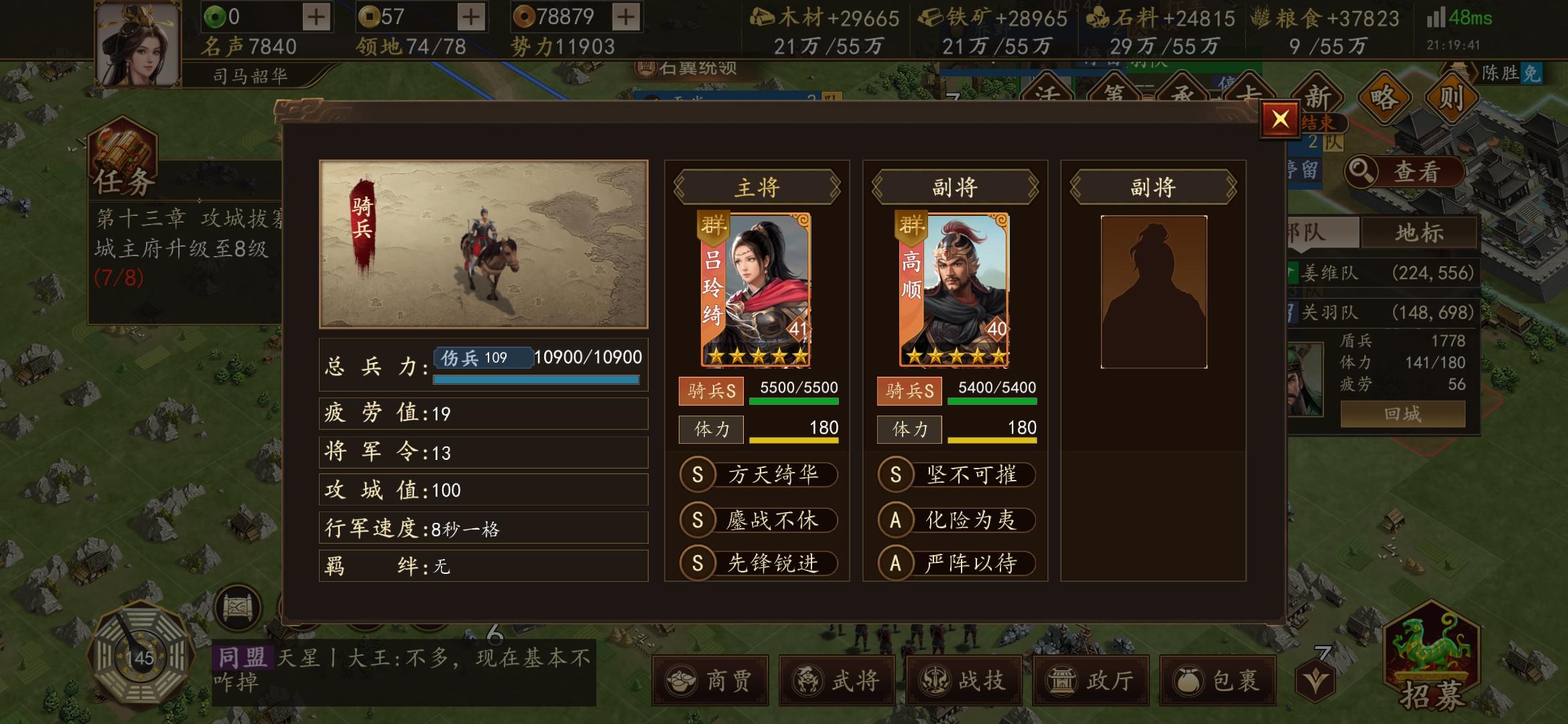The height and width of the screenshot is (724, 1568).
Task: Click the 回城 return-to-city button
Action: point(1403,414)
